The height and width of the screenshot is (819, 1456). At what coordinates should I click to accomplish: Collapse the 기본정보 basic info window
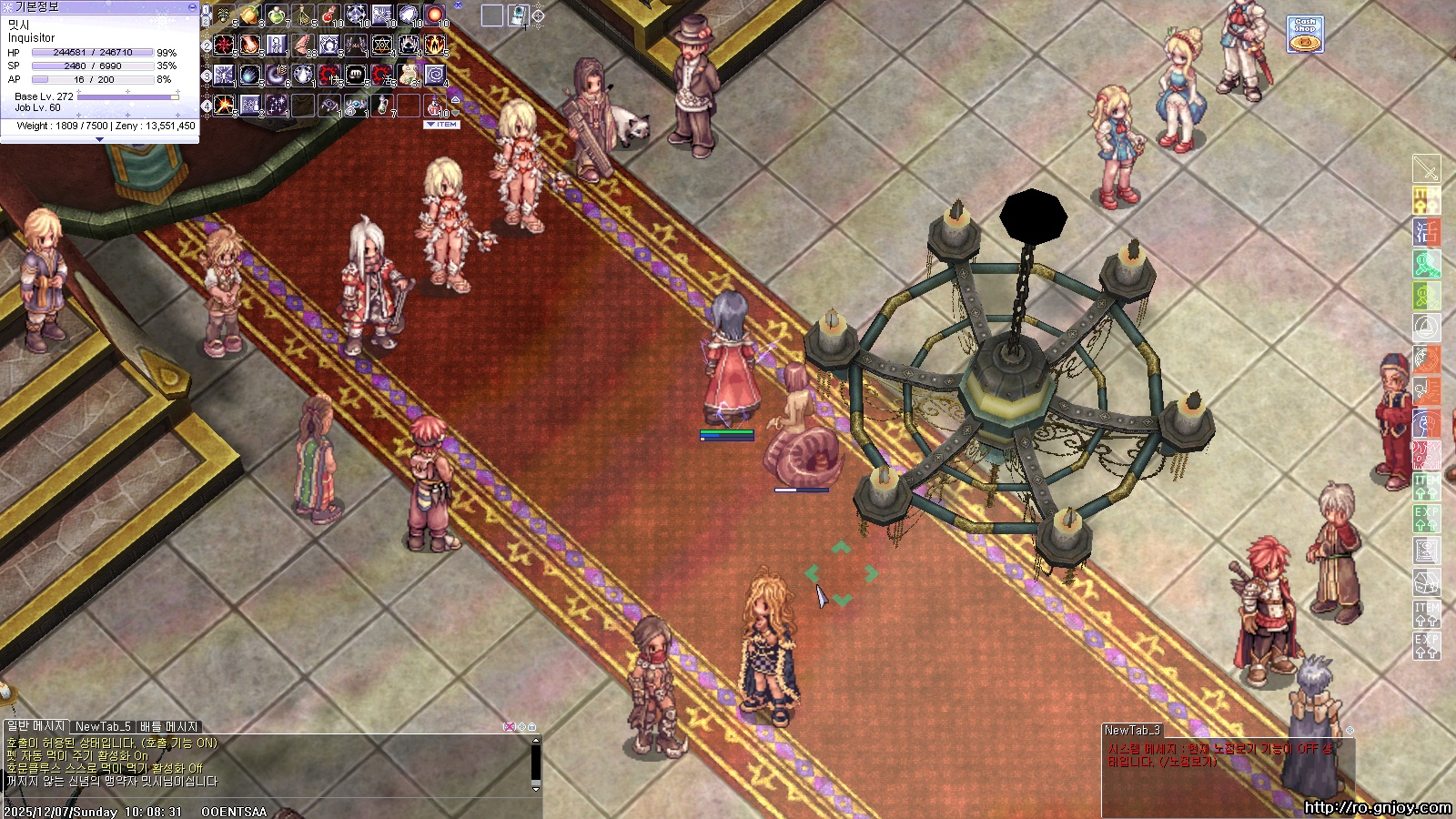click(191, 6)
